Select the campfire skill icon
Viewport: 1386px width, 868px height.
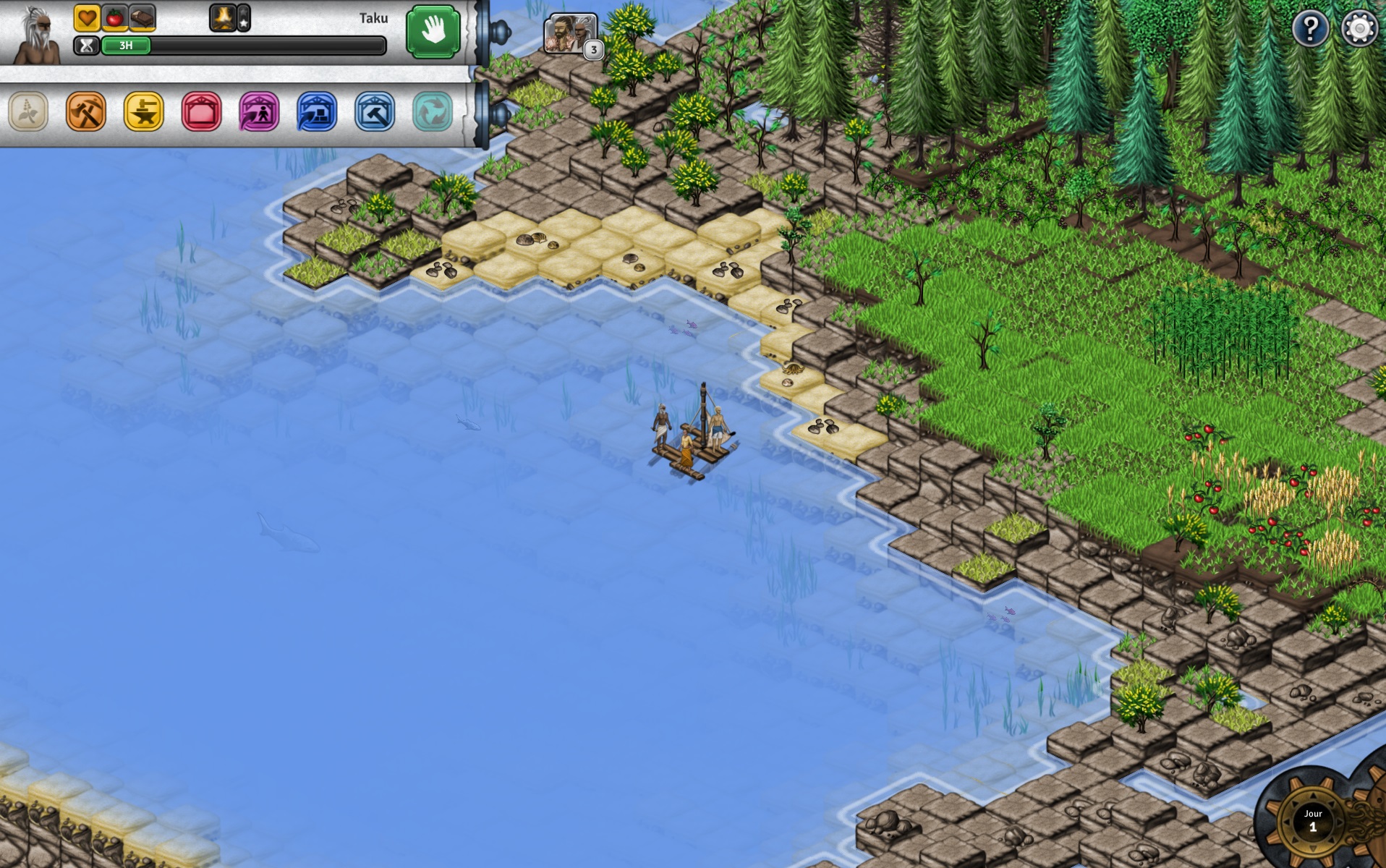[x=223, y=18]
